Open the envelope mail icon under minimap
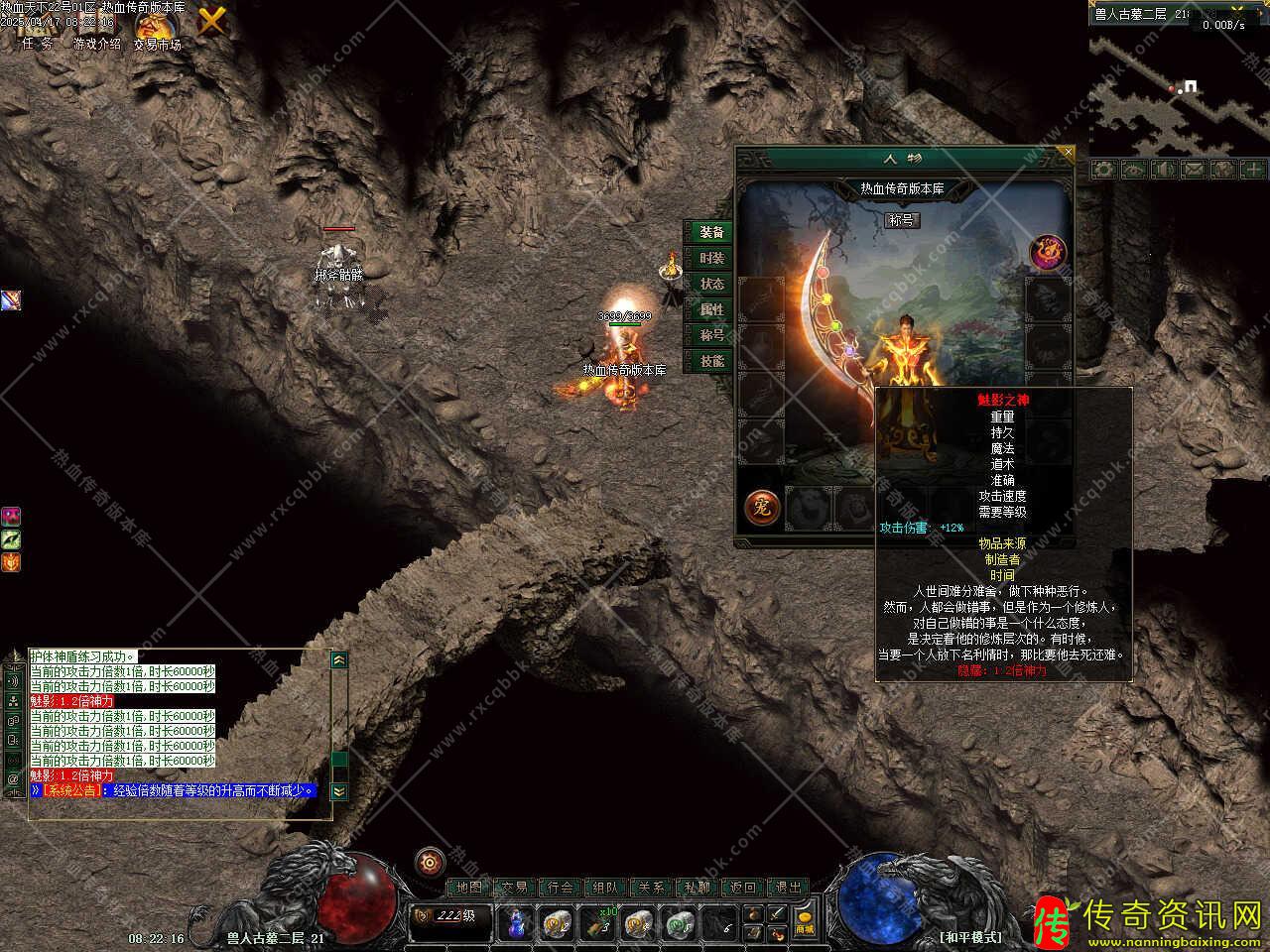 pos(1192,170)
